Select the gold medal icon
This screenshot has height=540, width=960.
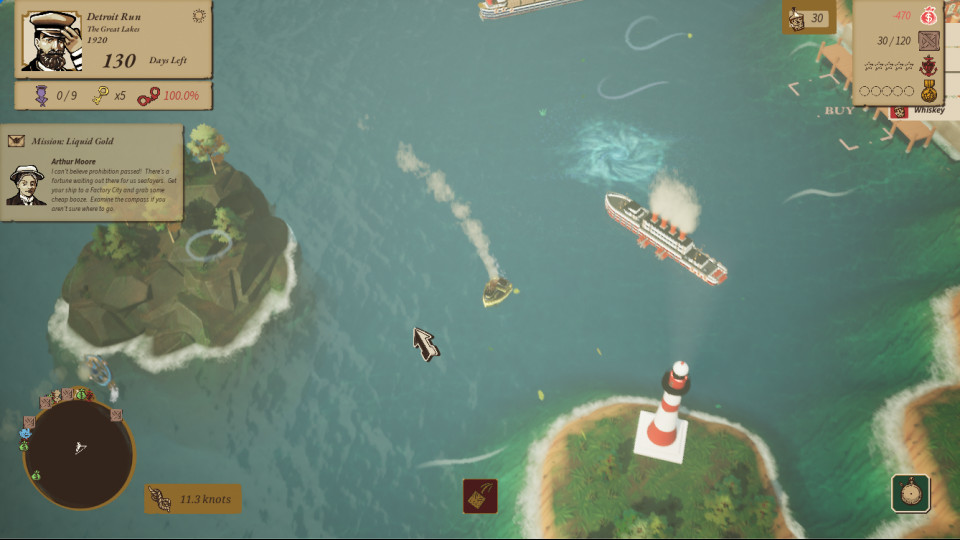tap(929, 90)
